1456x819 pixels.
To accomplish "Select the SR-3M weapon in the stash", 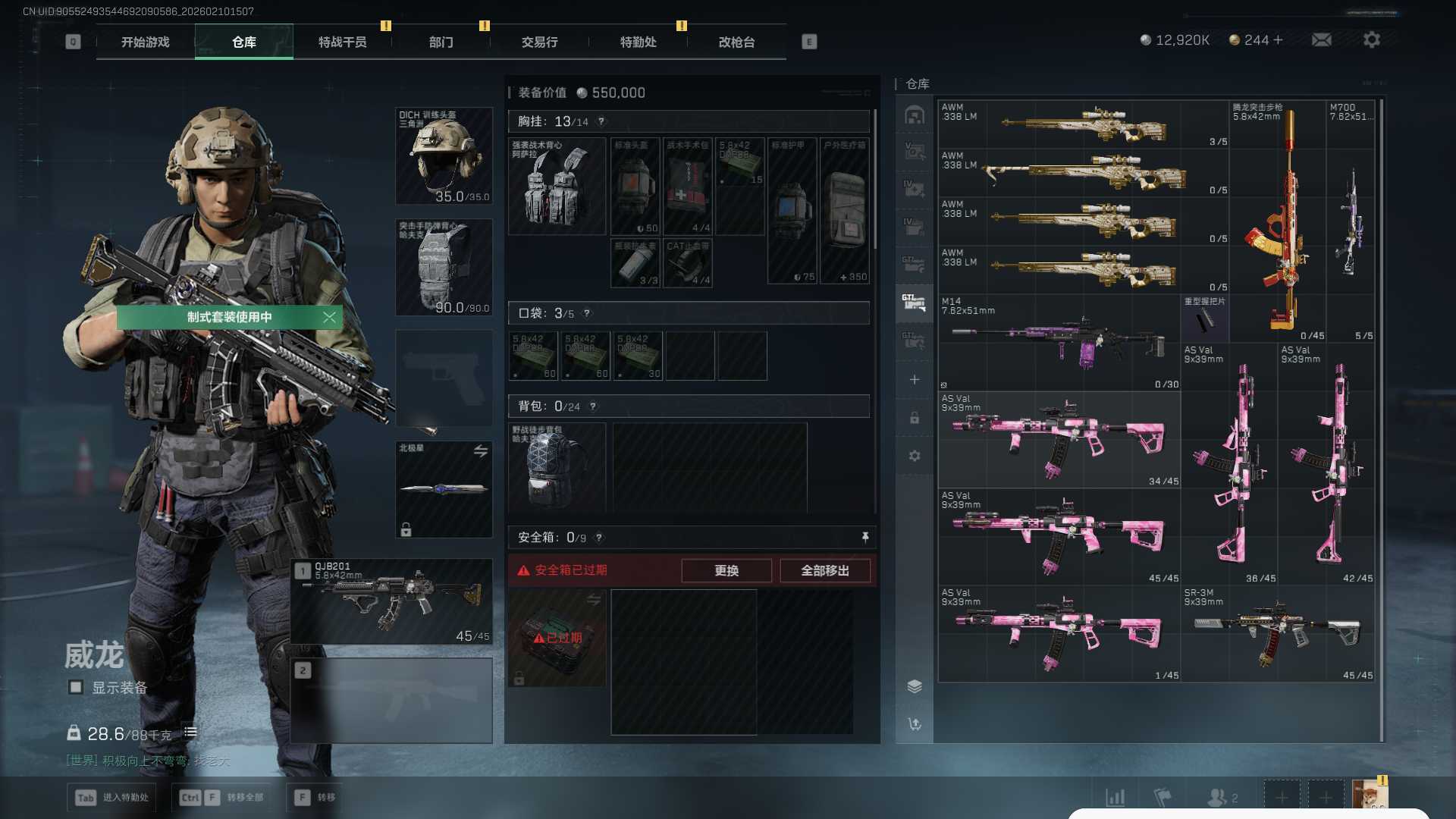I will [1278, 633].
